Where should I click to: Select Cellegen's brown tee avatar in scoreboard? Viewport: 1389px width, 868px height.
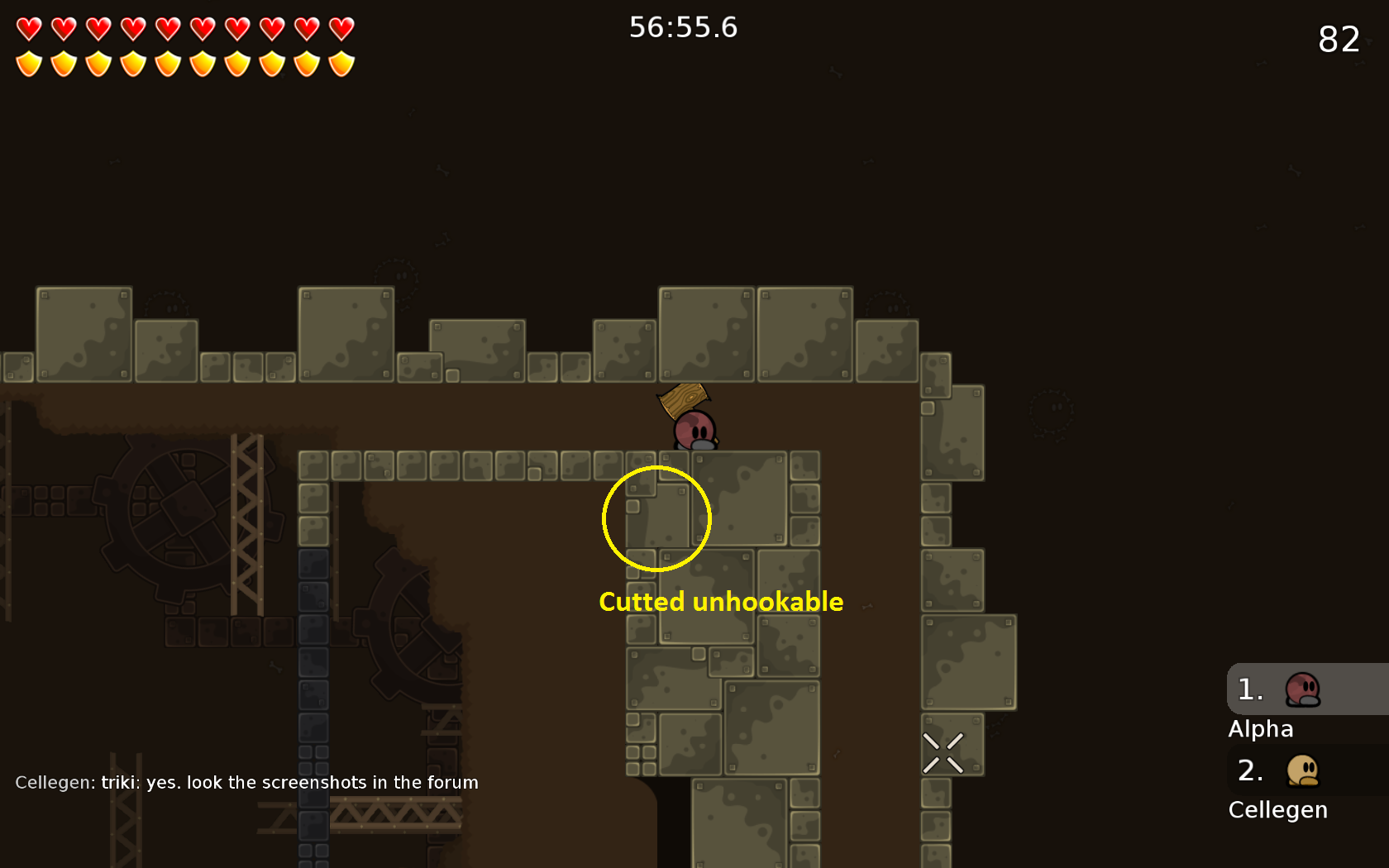[1302, 771]
